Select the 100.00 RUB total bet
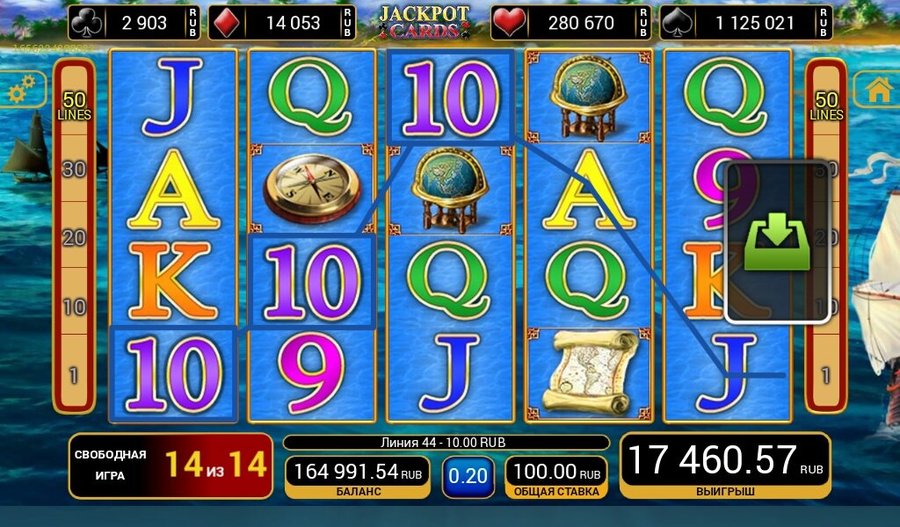The height and width of the screenshot is (527, 900). [x=555, y=476]
